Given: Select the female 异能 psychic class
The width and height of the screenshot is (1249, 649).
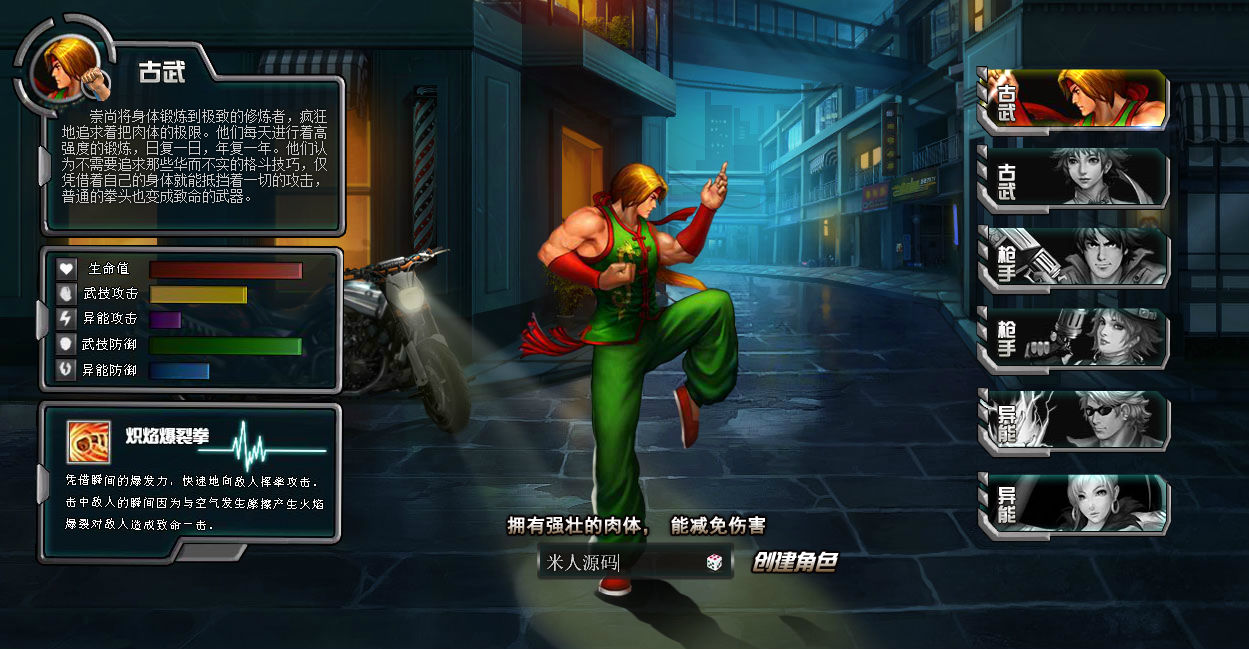Looking at the screenshot, I should (x=1073, y=503).
